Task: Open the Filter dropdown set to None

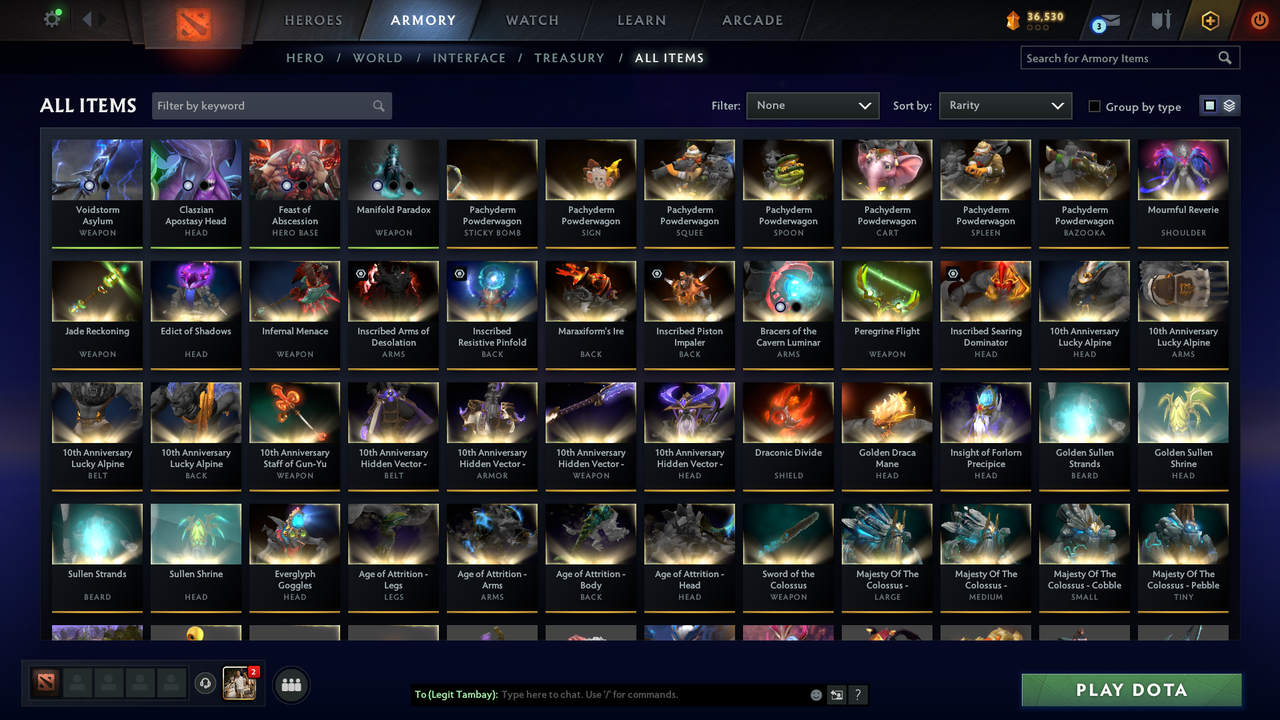Action: click(812, 105)
